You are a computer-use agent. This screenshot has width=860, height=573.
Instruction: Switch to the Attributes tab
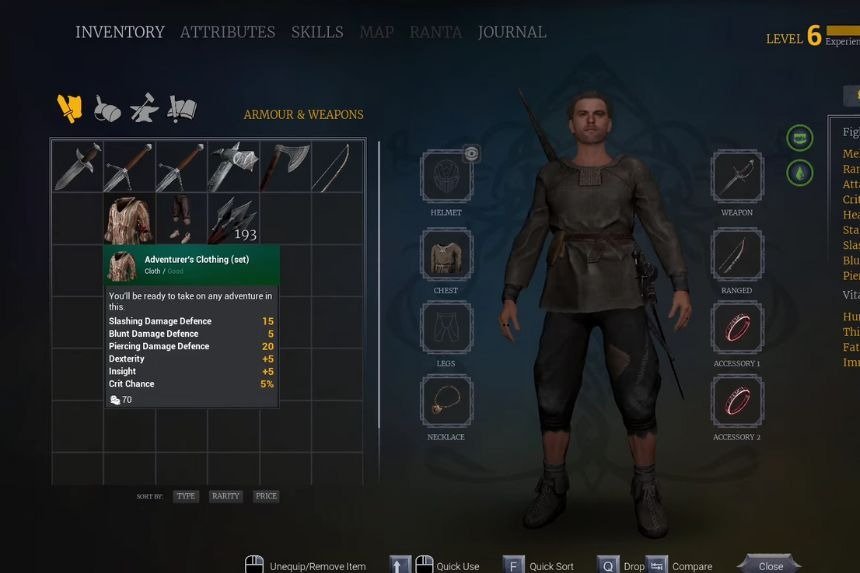coord(227,32)
